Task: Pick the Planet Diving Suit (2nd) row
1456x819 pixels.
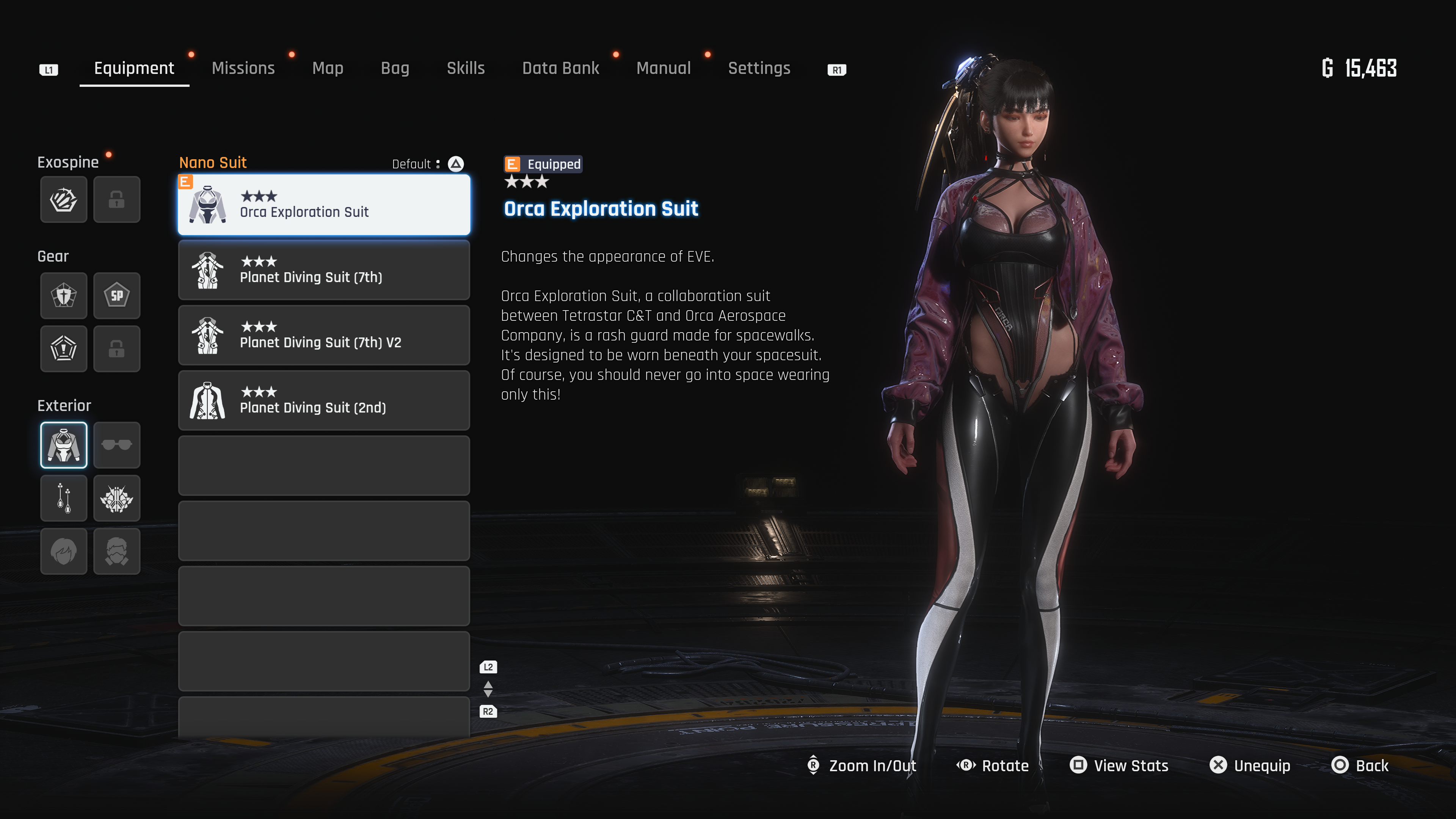Action: click(x=324, y=400)
